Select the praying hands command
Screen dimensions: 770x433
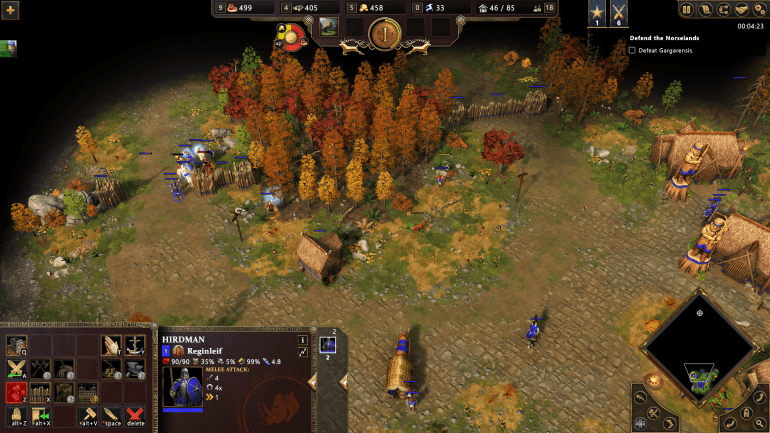pos(111,346)
